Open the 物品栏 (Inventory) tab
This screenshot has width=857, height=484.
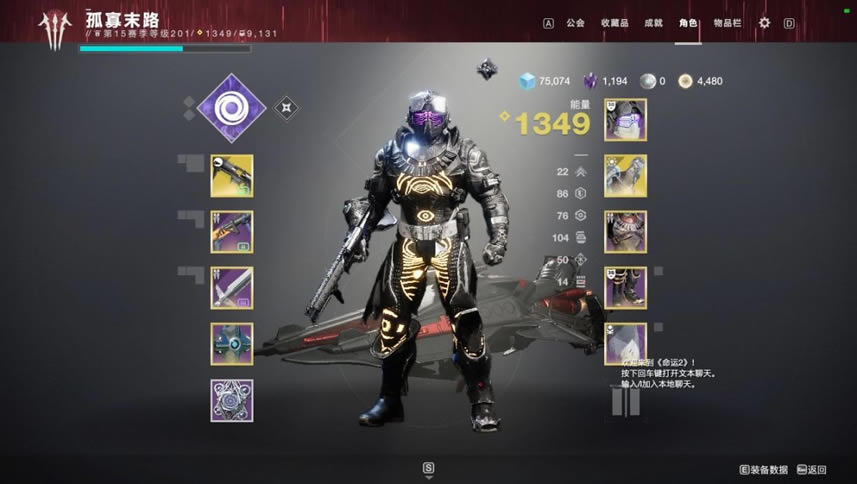[x=727, y=23]
